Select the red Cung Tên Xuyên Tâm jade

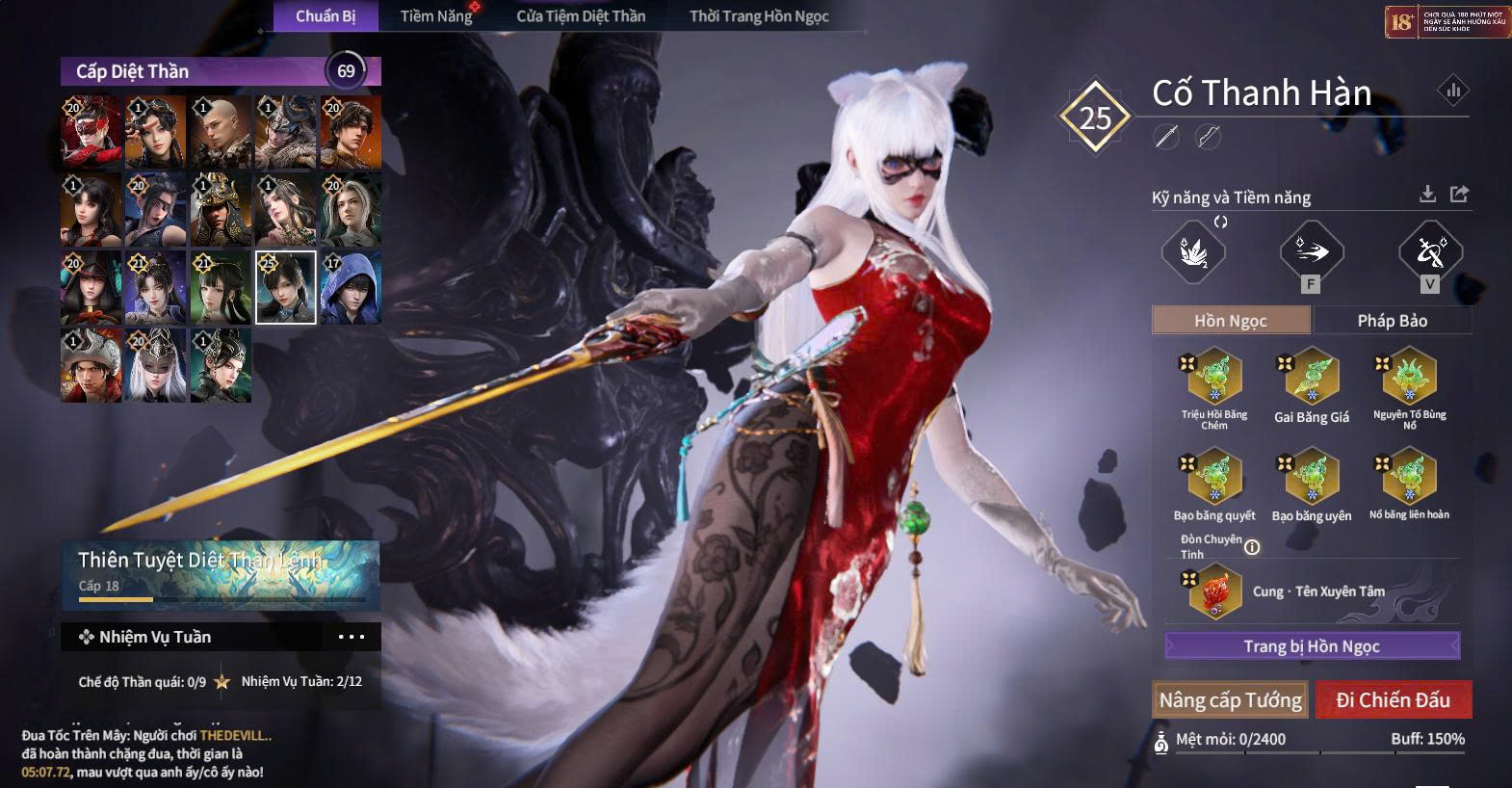(x=1214, y=591)
